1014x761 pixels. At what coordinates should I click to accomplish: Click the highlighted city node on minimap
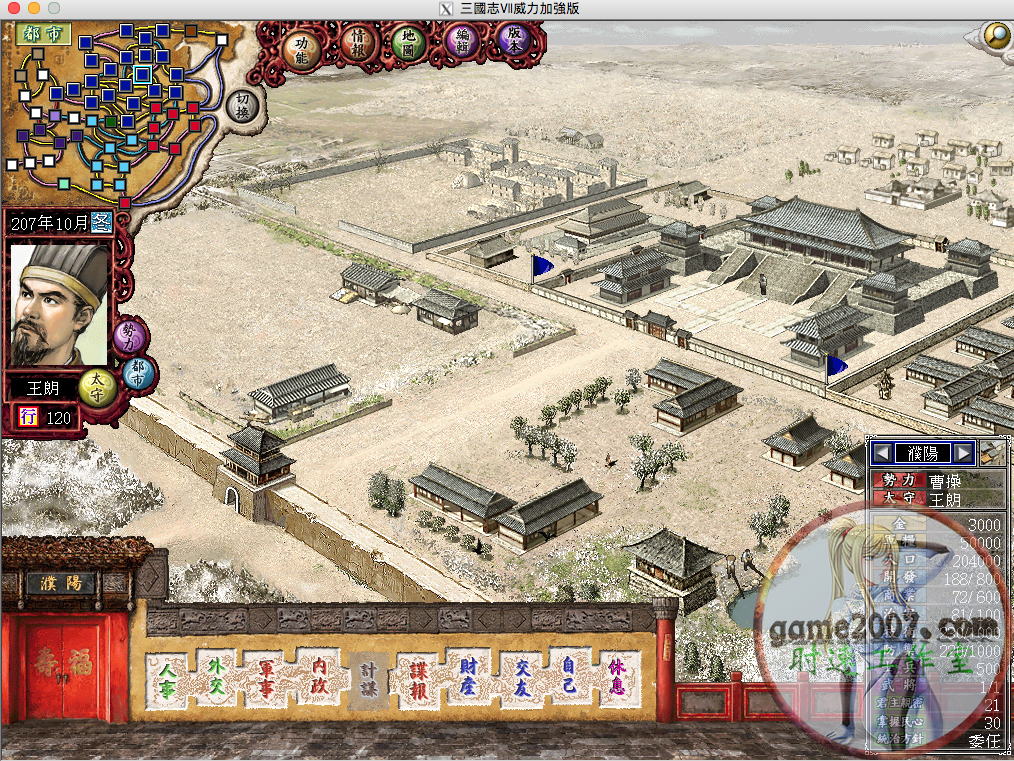click(142, 74)
